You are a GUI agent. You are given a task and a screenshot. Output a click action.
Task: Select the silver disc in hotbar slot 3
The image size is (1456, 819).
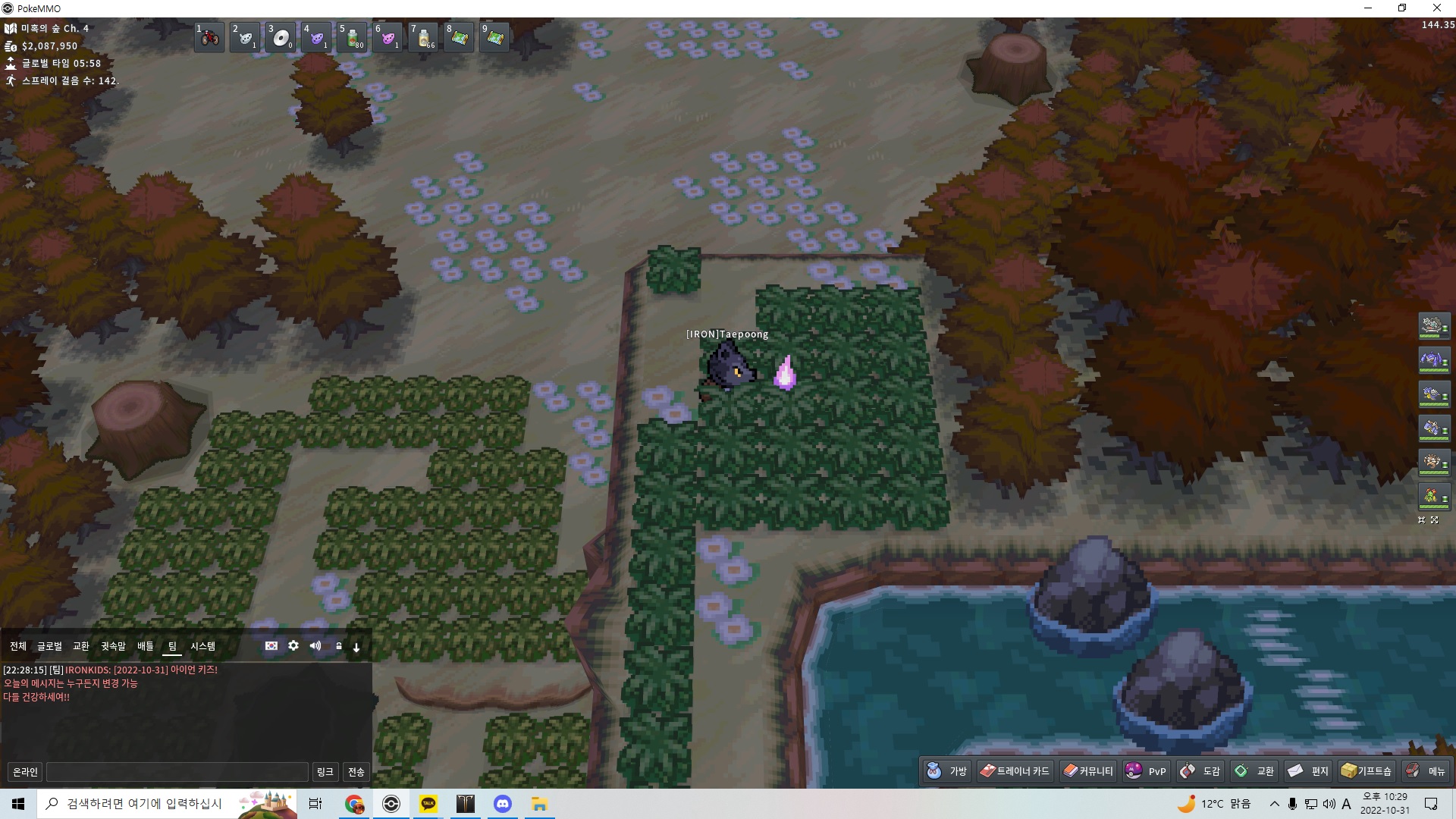pos(281,37)
